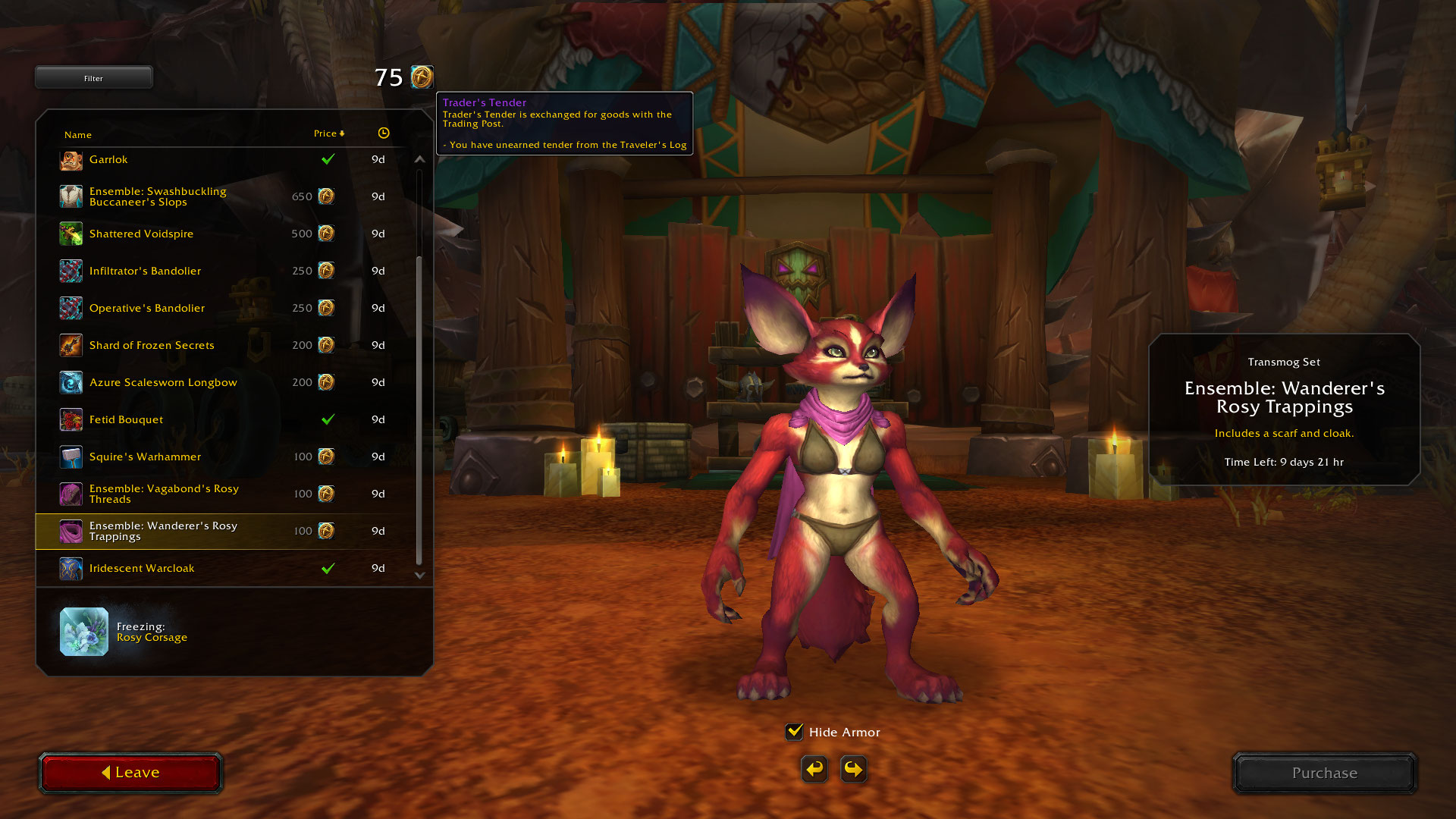Rotate the character preview left
This screenshot has width=1456, height=819.
point(814,769)
